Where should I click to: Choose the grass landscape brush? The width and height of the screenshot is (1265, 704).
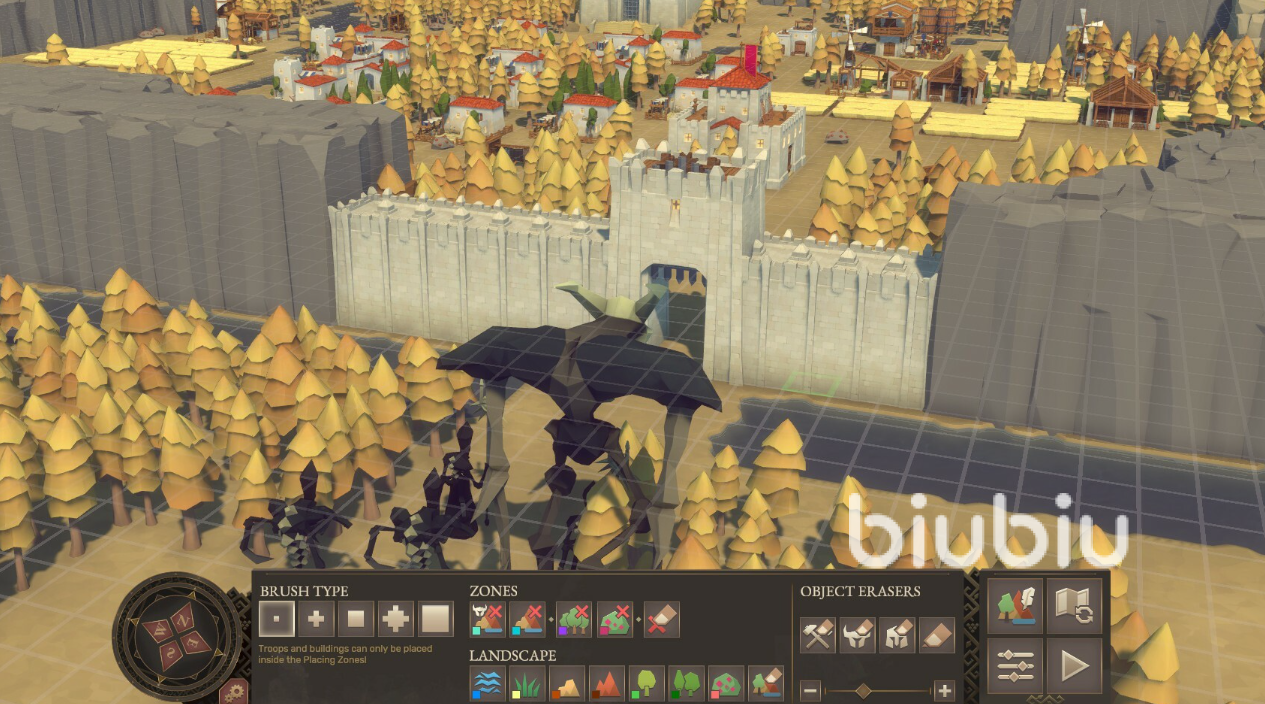tap(527, 684)
